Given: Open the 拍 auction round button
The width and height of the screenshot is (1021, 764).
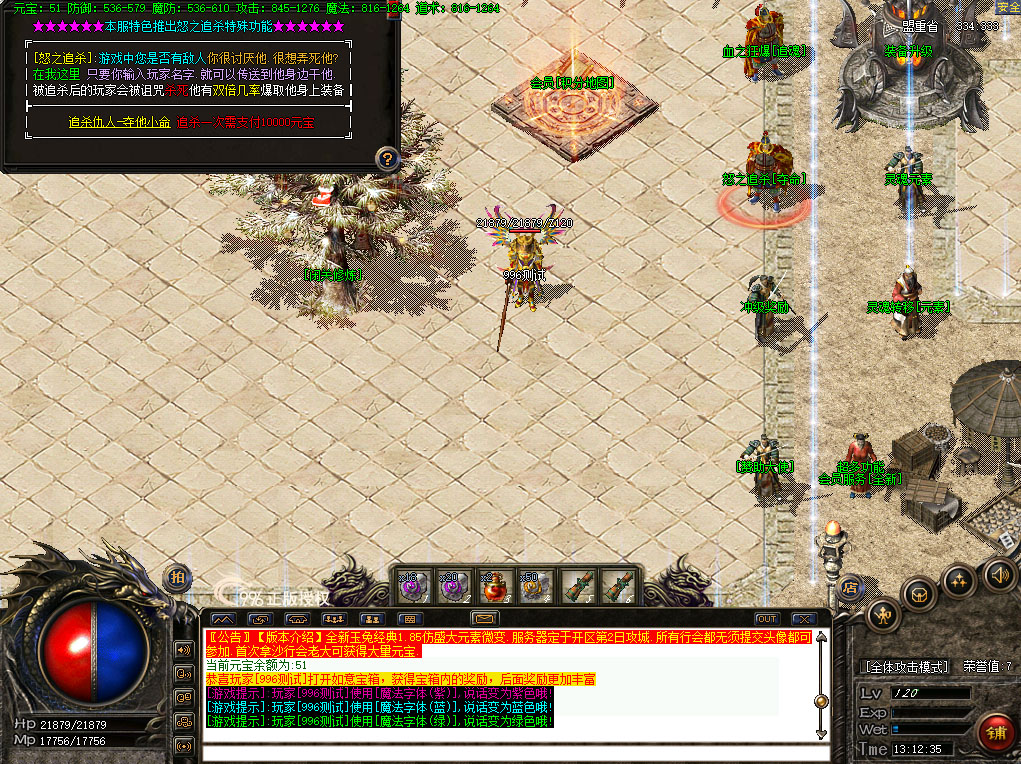Looking at the screenshot, I should 177,577.
